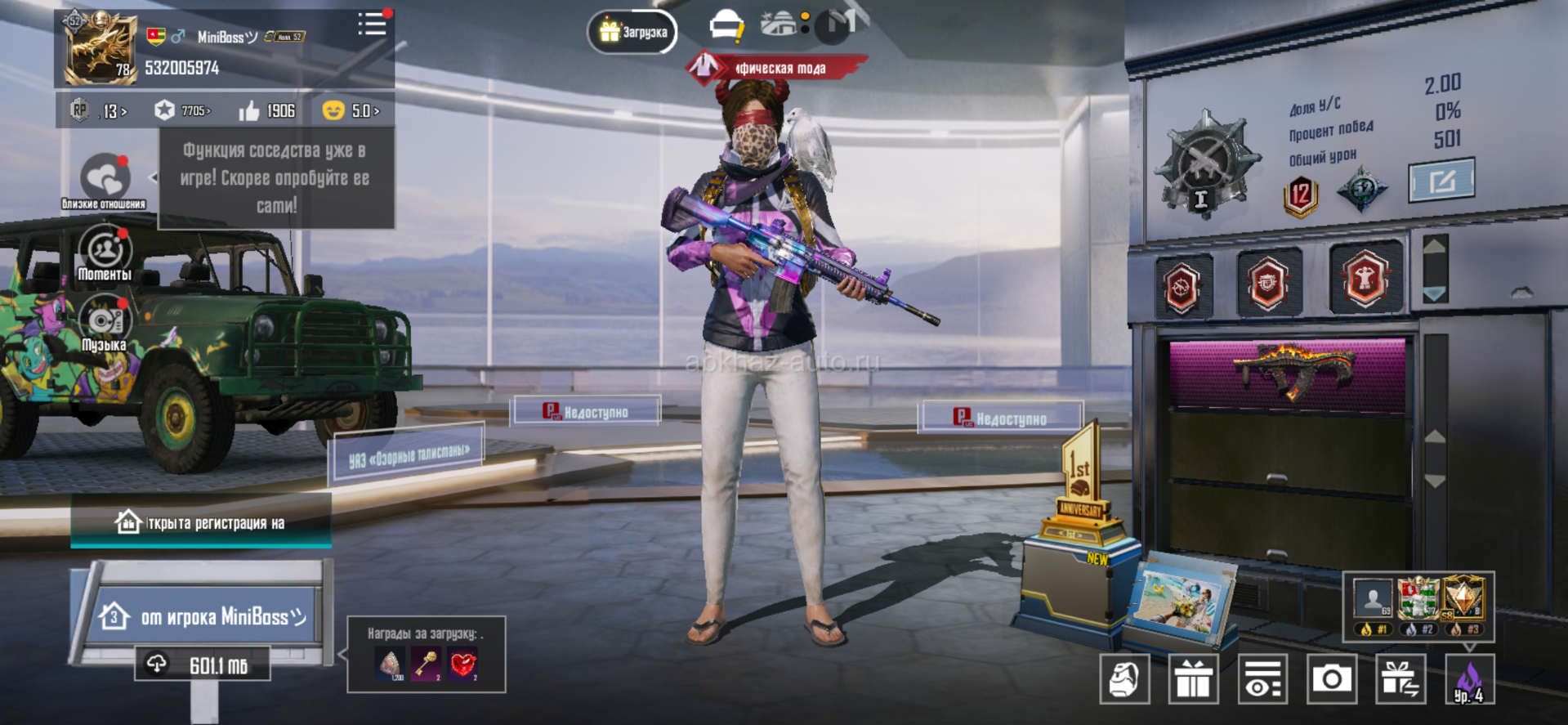Screen dimensions: 1568x725
Task: Open the RP 13 pass details
Action: [98, 110]
